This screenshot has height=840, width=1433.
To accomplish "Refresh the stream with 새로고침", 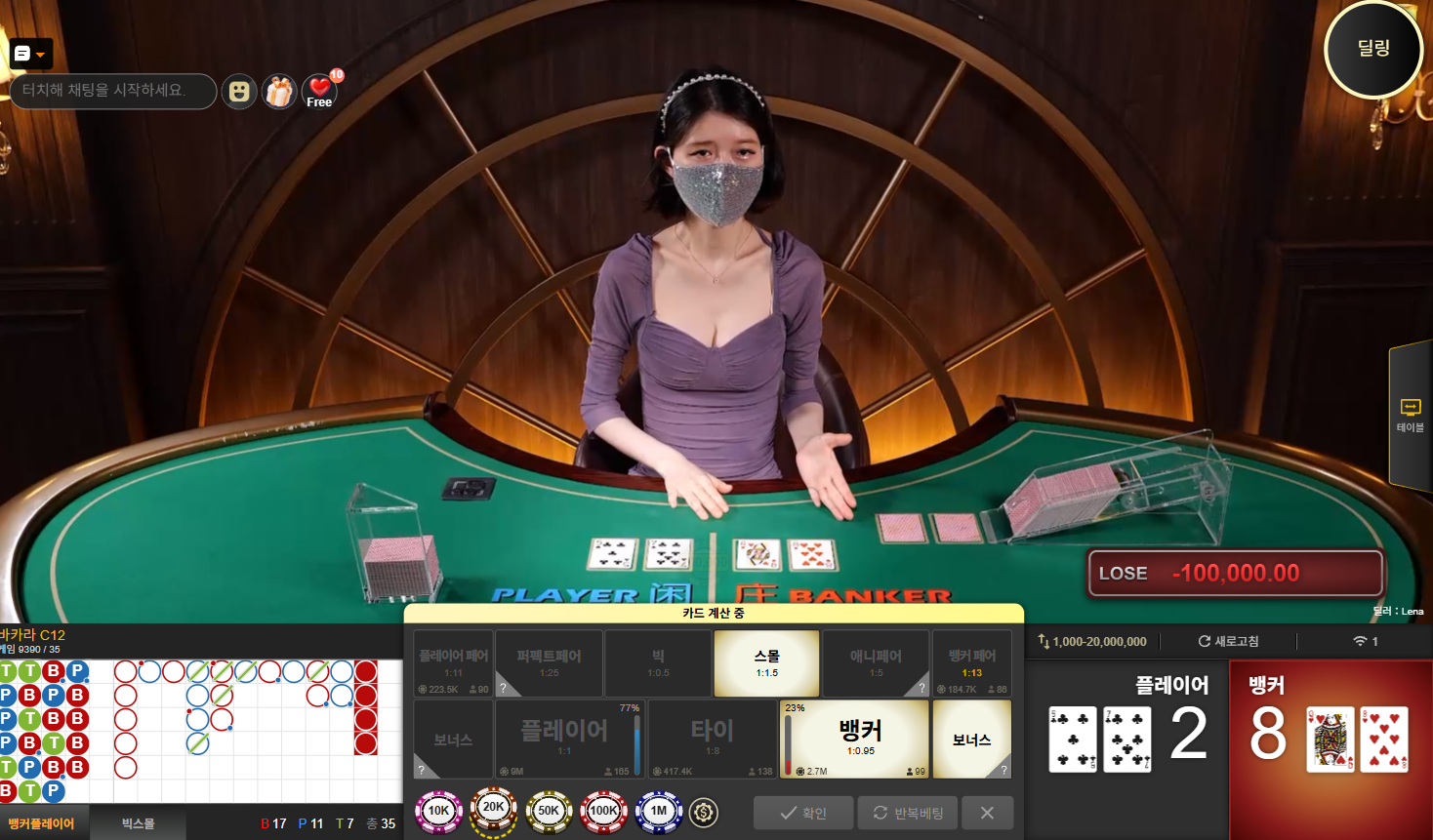I will pos(1228,641).
